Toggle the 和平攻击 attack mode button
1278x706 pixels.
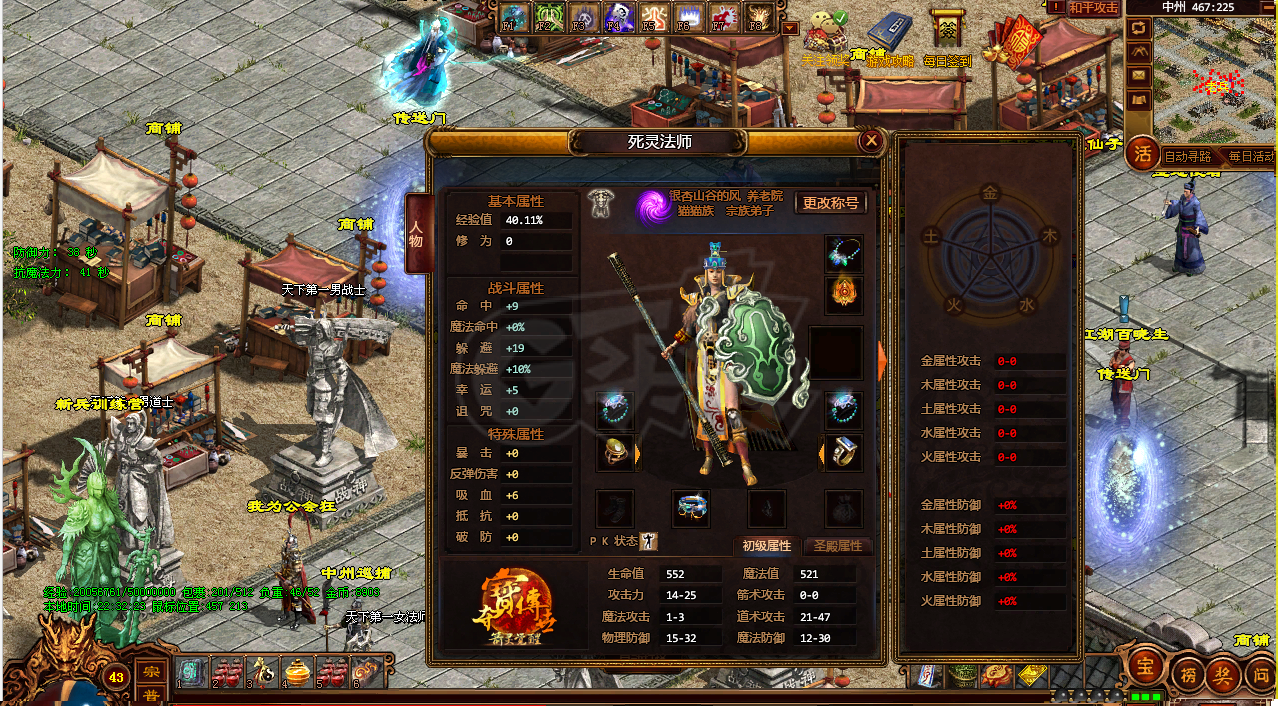tap(1092, 7)
